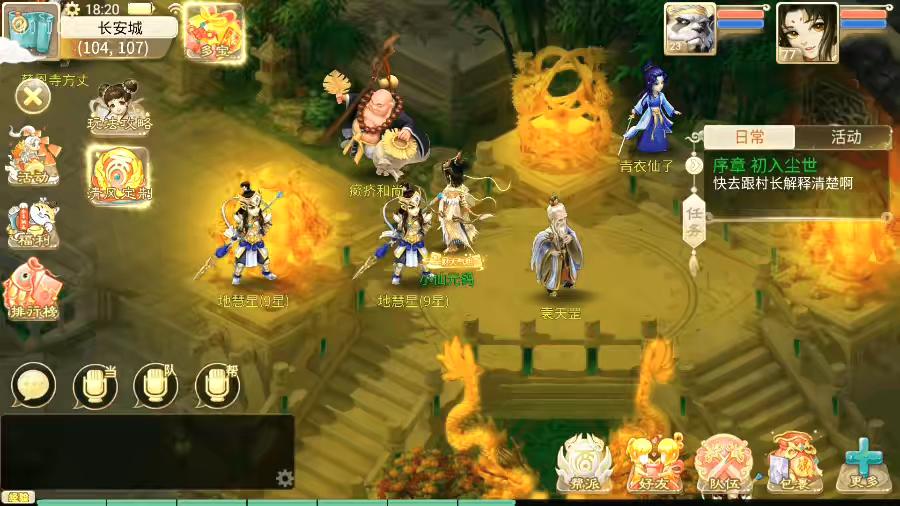The width and height of the screenshot is (900, 506).
Task: Open the 活动 events icon
Action: 34,157
